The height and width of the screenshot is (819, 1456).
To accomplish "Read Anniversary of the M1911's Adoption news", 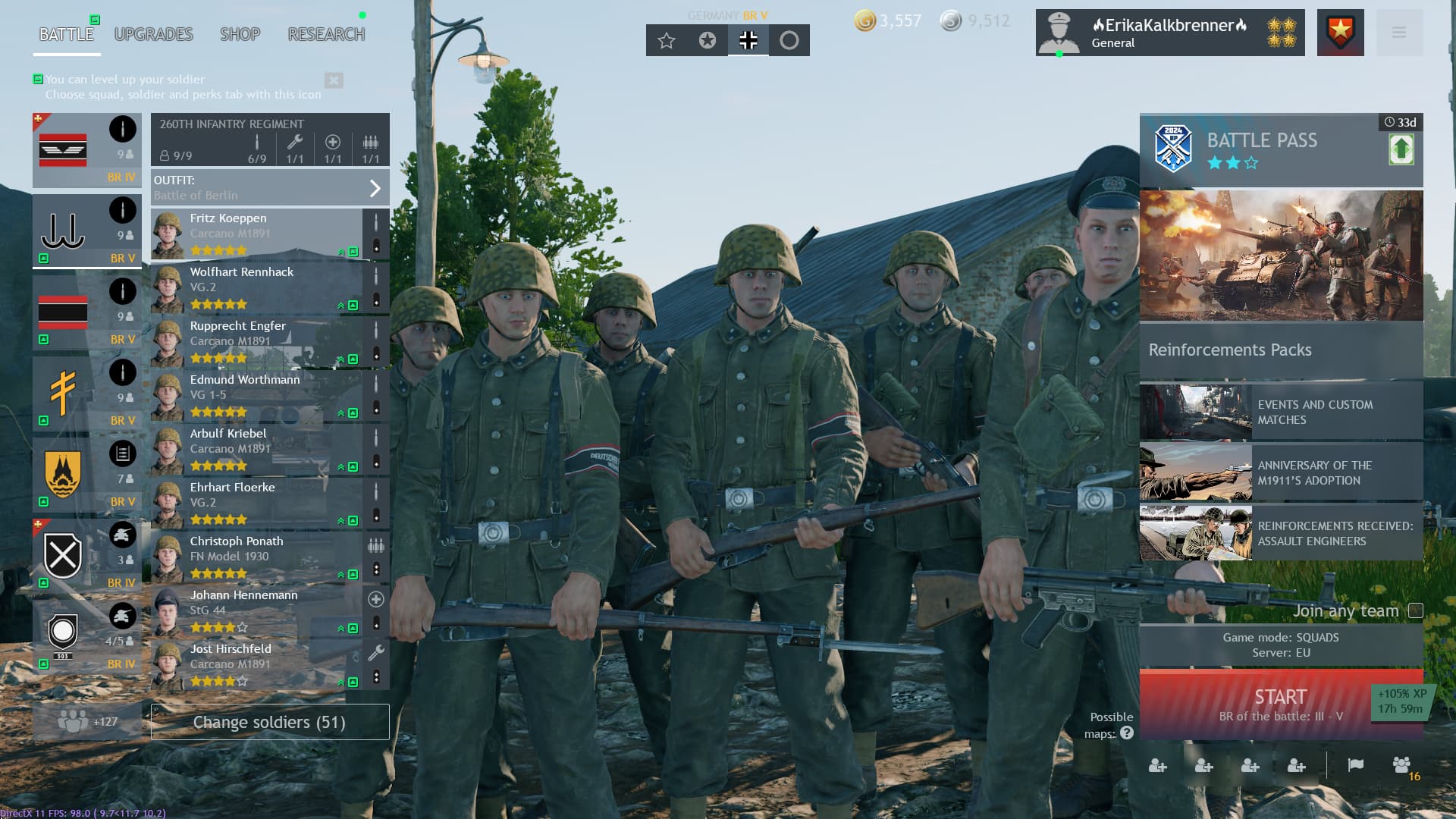I will coord(1280,472).
